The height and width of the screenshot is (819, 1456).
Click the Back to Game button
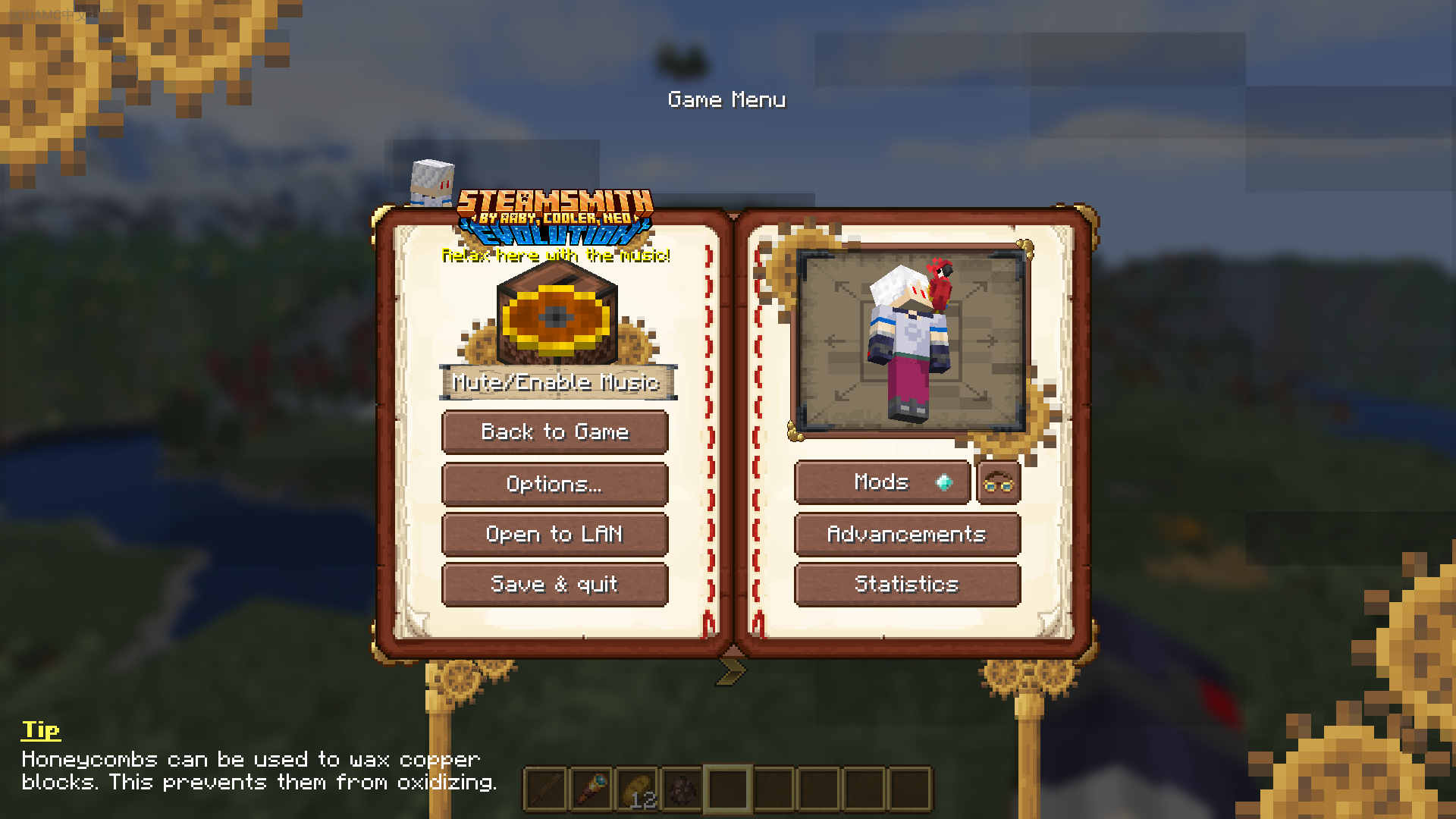[554, 432]
